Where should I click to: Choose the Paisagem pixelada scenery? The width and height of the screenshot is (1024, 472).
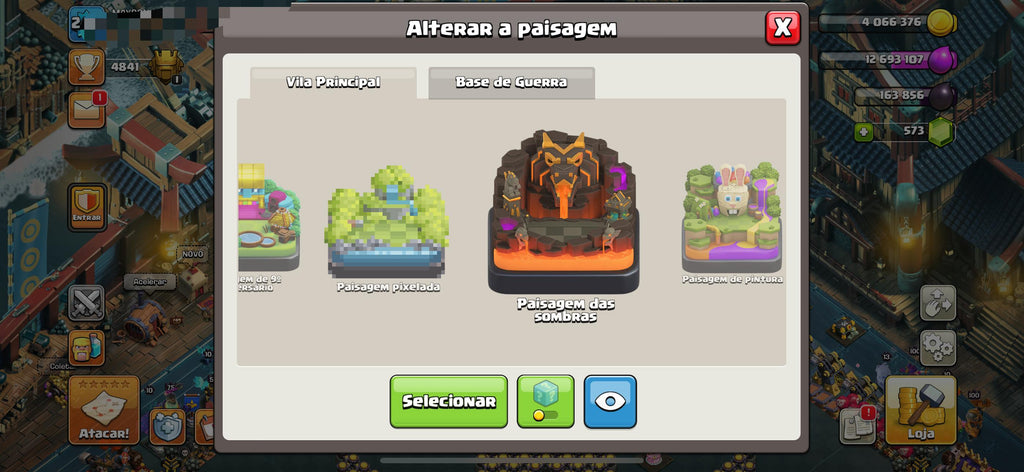tap(387, 225)
